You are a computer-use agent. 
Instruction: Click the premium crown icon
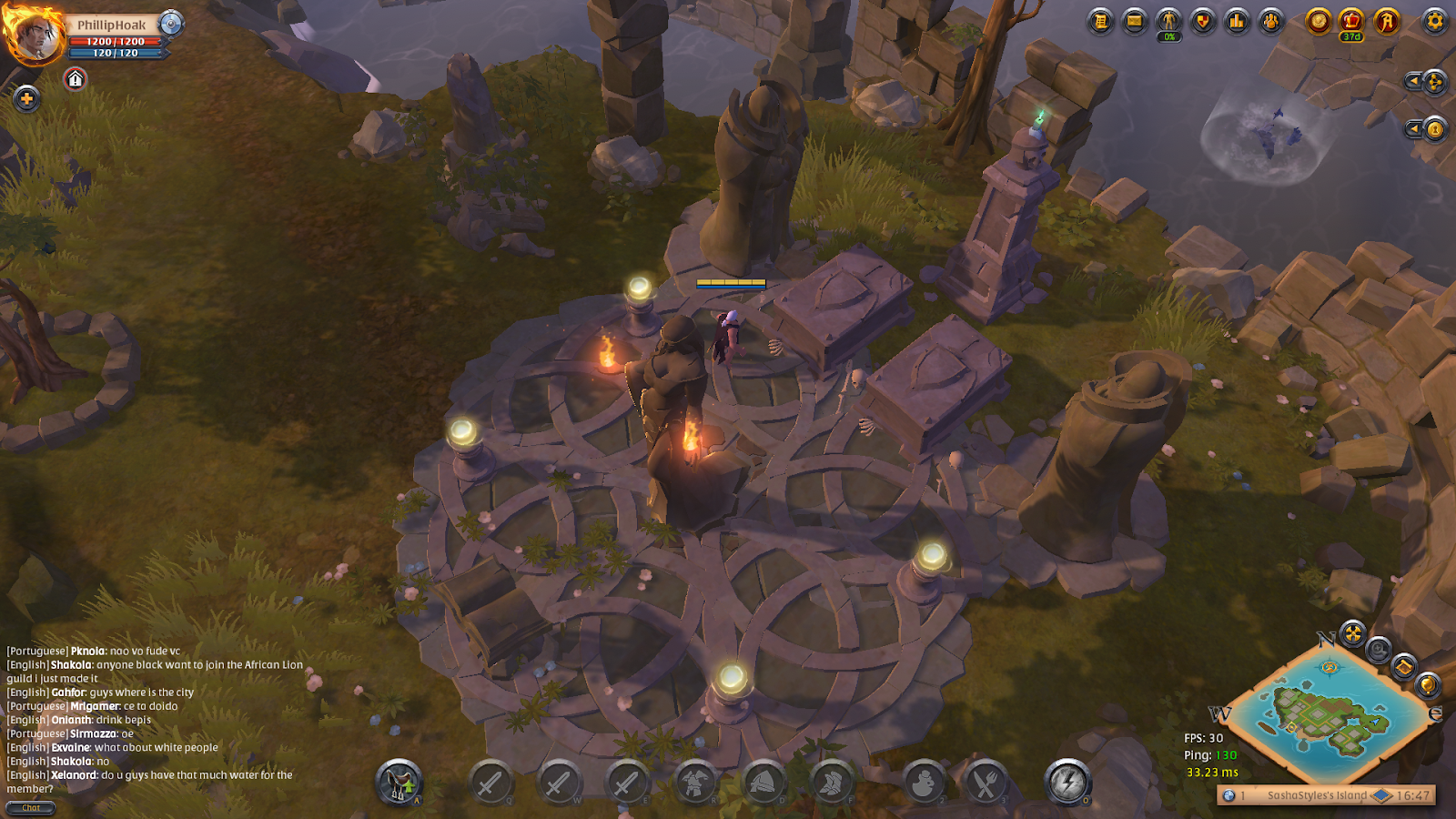(x=1352, y=21)
